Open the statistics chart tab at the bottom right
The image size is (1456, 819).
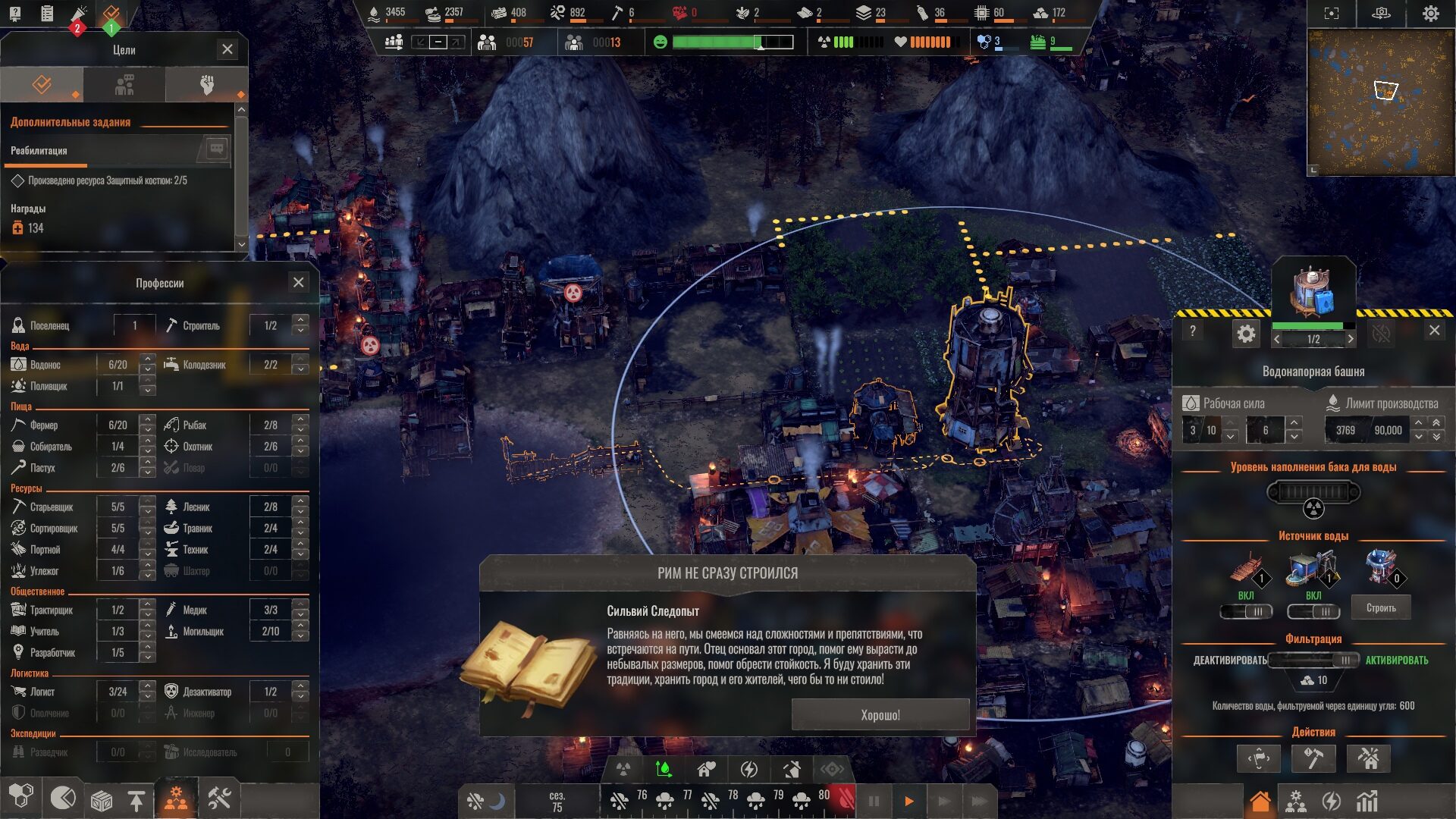coord(1367,801)
